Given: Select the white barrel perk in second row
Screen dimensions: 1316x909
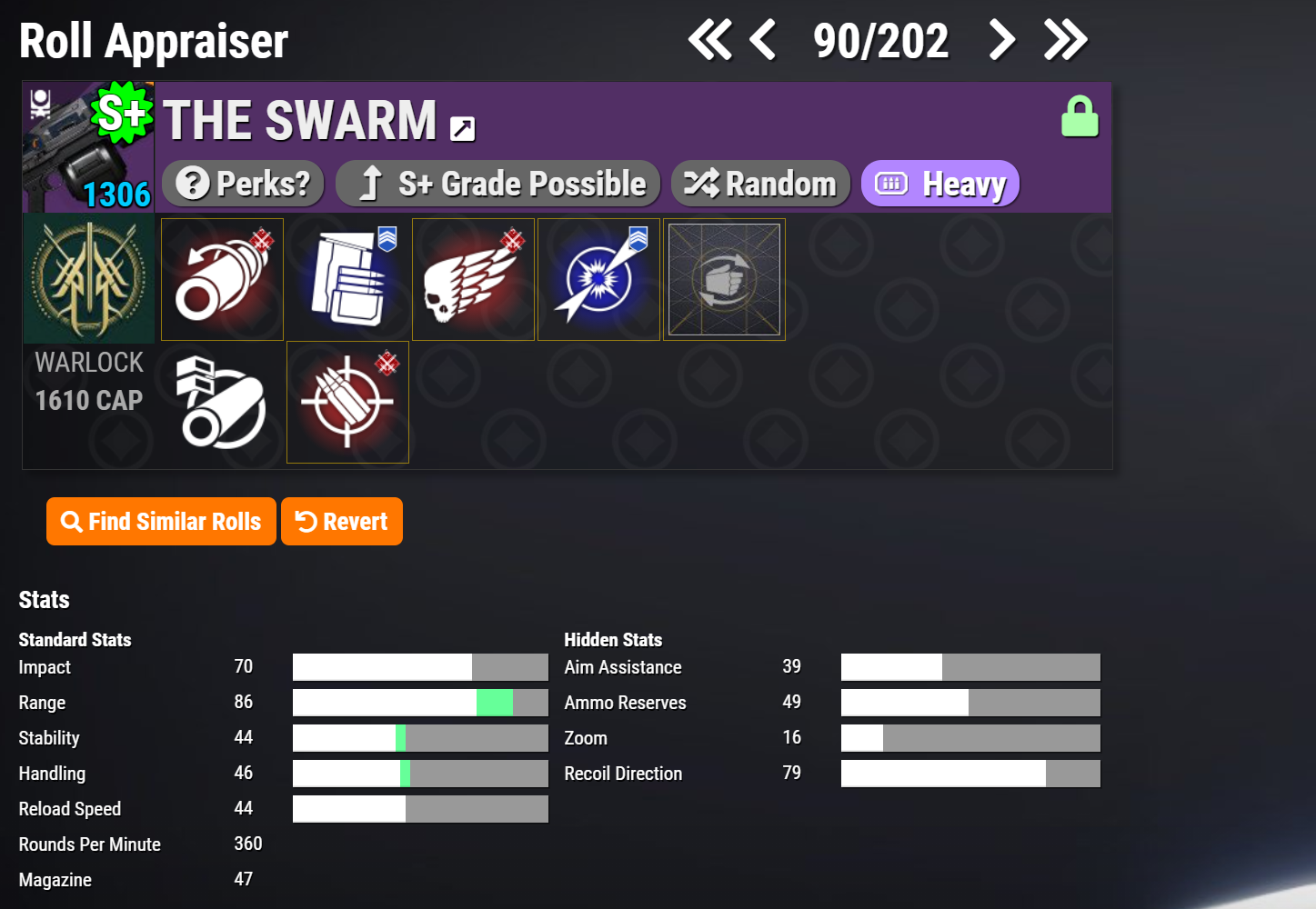Looking at the screenshot, I should click(x=223, y=403).
